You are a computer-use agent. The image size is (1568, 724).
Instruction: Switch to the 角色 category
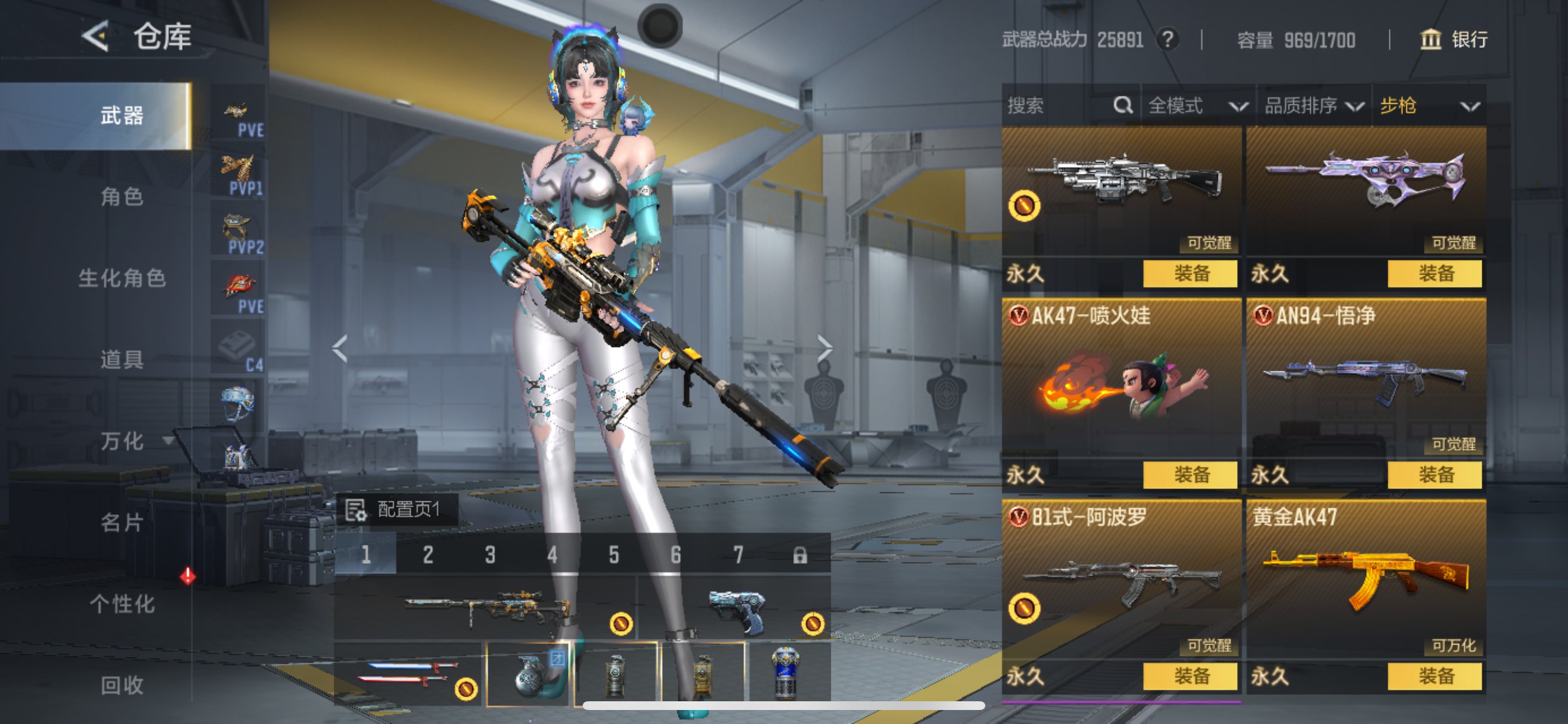(122, 196)
